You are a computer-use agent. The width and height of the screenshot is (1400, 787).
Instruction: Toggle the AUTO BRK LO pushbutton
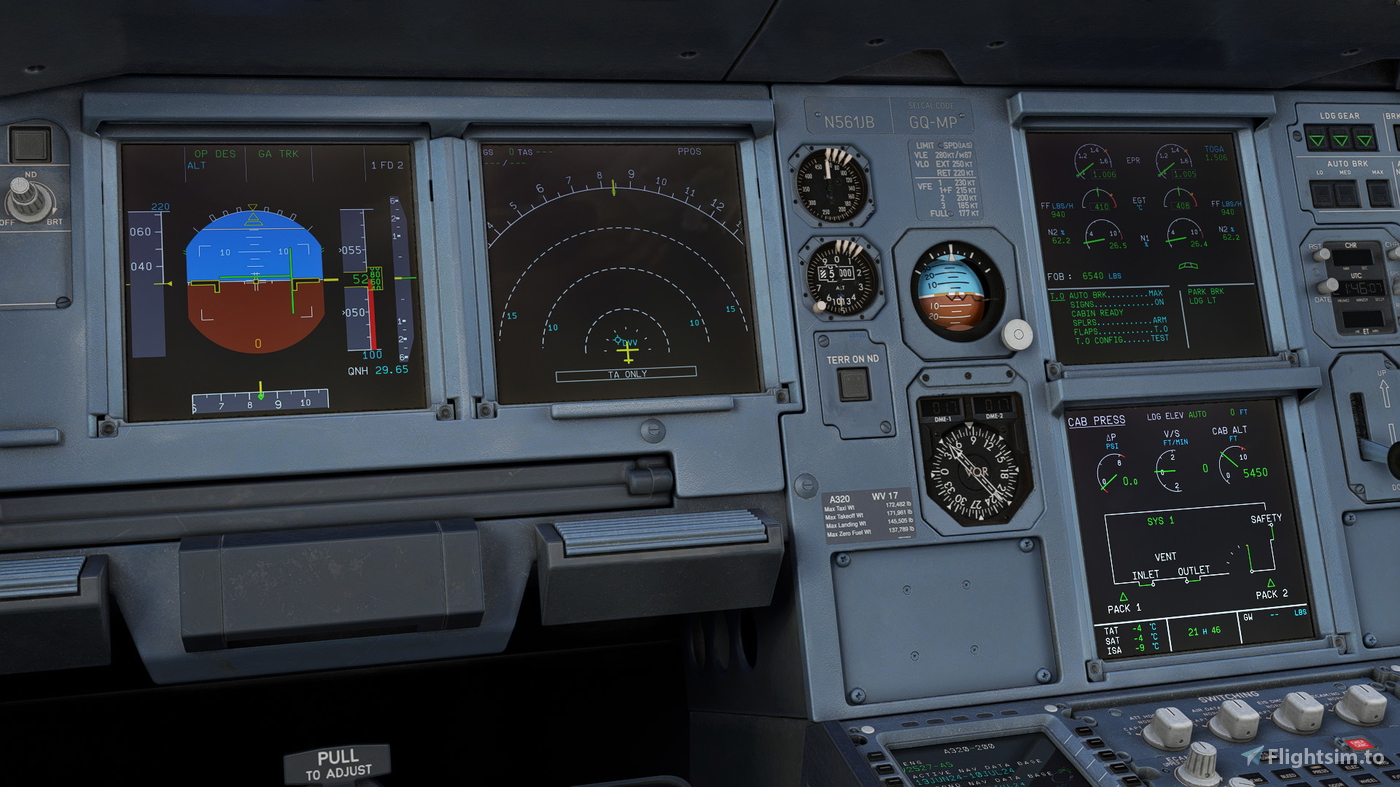[1321, 192]
